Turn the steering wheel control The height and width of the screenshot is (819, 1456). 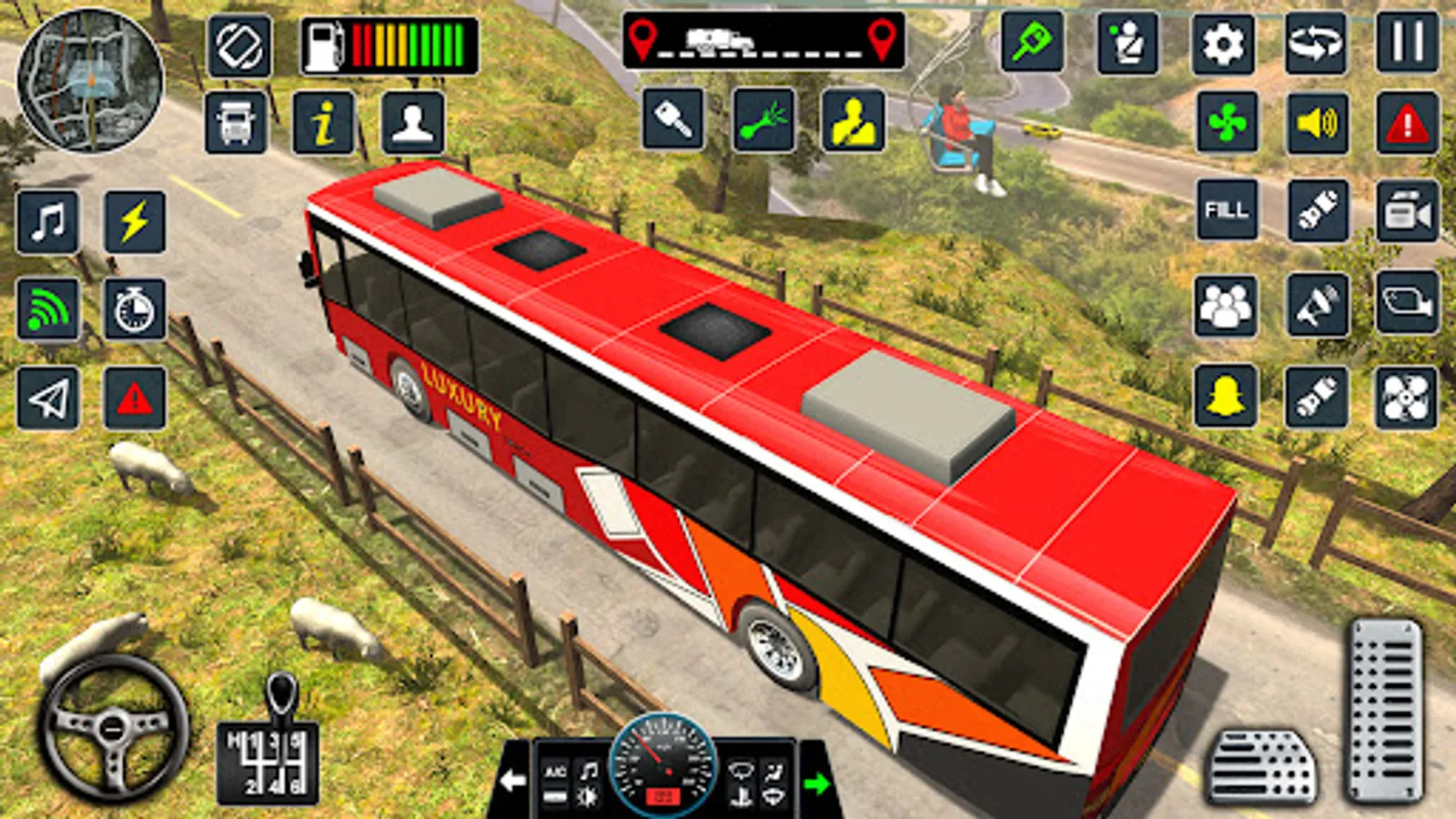tap(114, 728)
